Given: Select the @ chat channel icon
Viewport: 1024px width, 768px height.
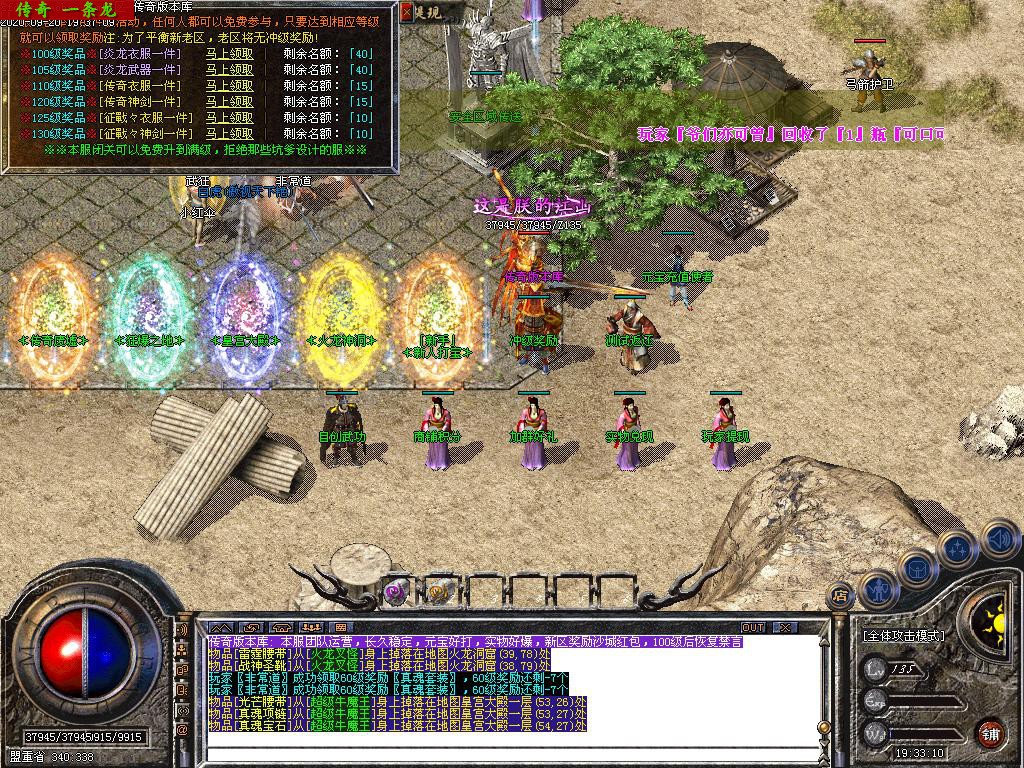Looking at the screenshot, I should 183,731.
